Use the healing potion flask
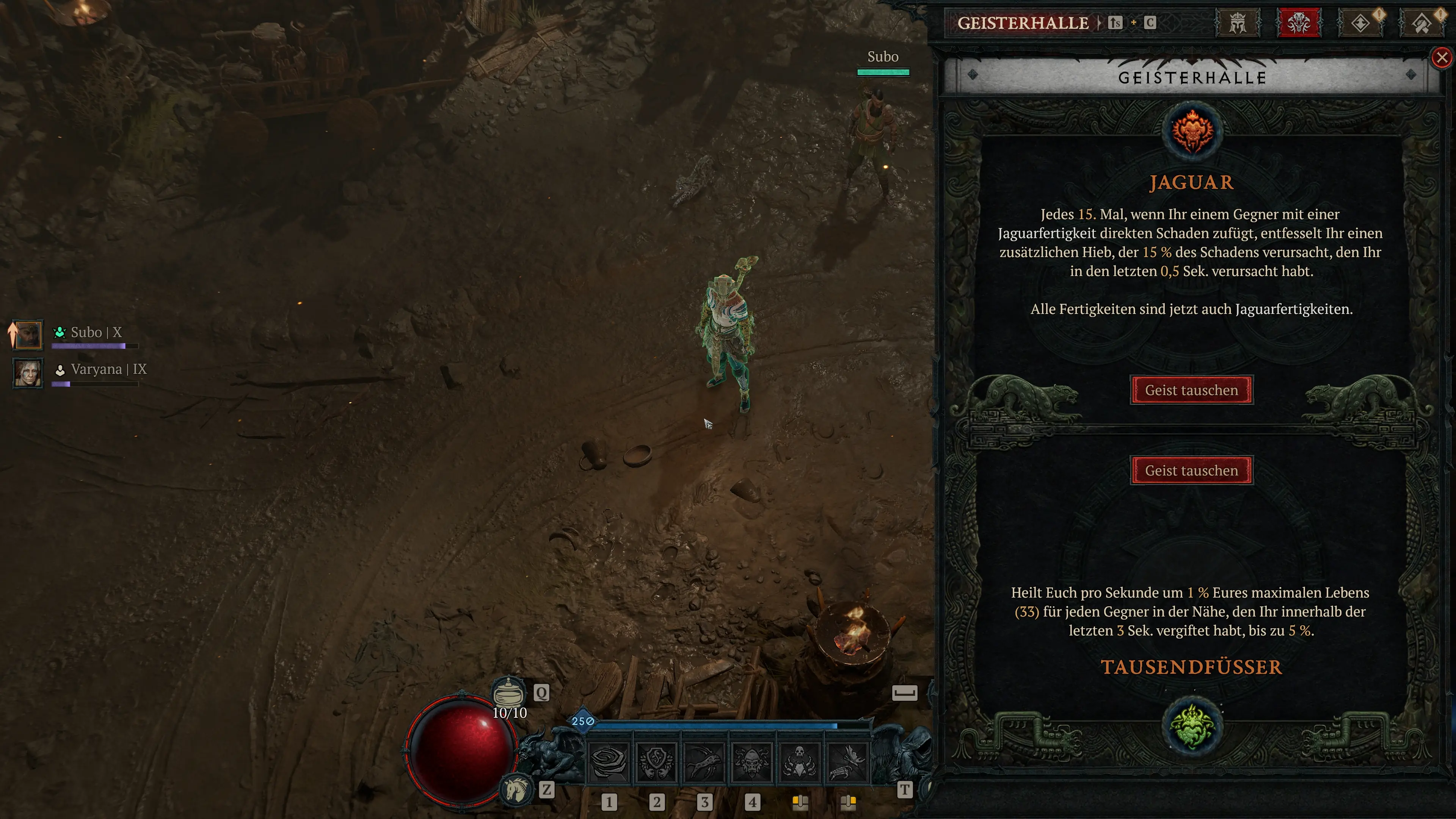This screenshot has height=819, width=1456. 508,692
